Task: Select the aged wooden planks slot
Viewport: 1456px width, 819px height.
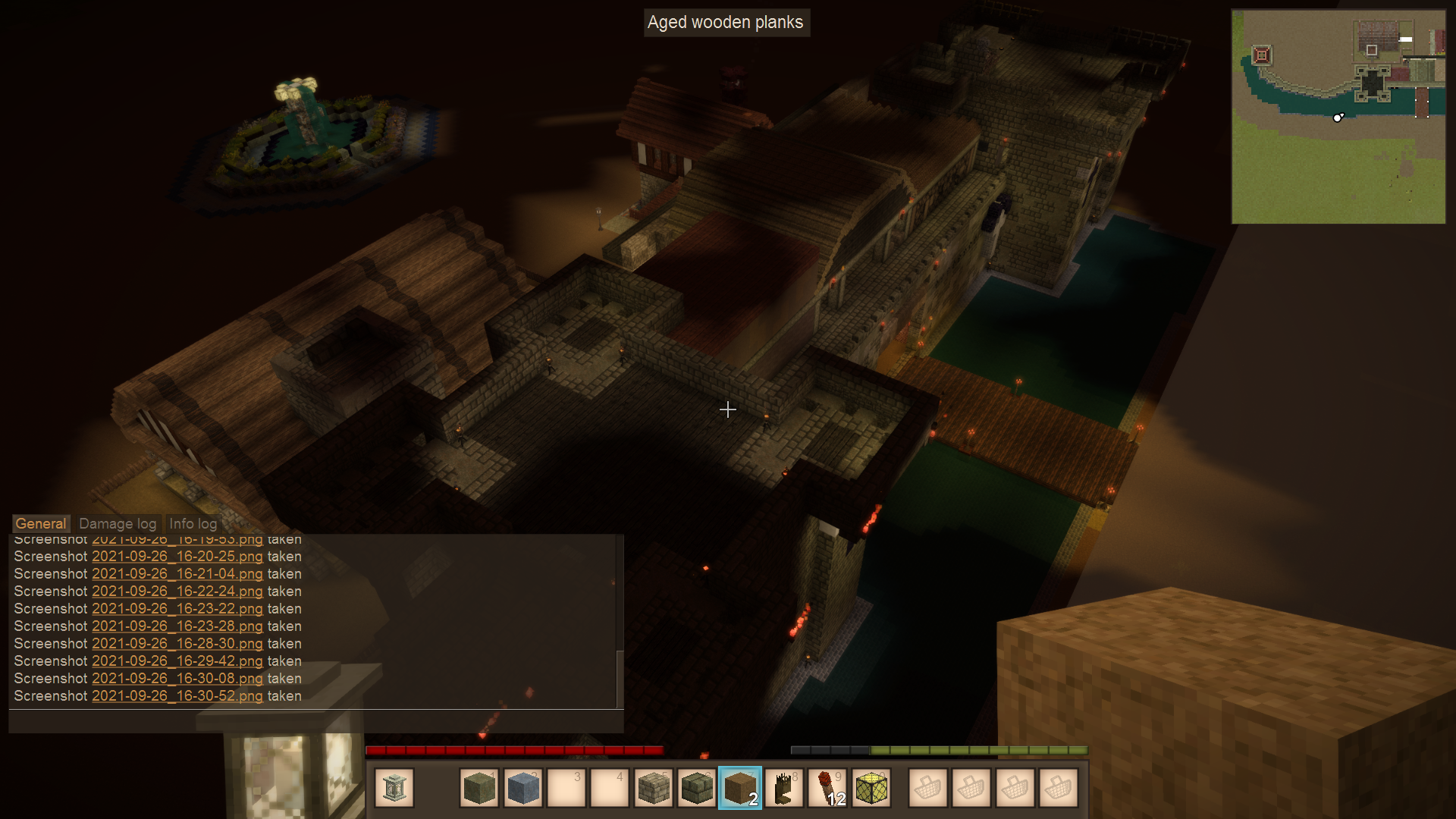Action: 739,789
